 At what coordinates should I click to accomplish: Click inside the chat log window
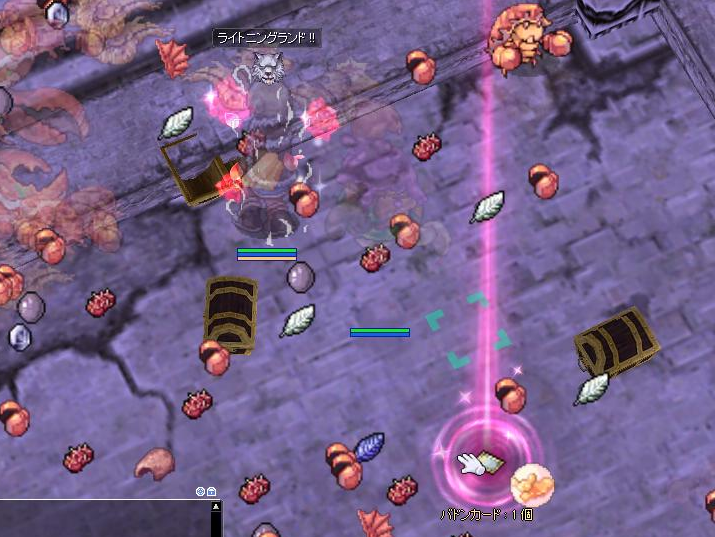(x=100, y=518)
